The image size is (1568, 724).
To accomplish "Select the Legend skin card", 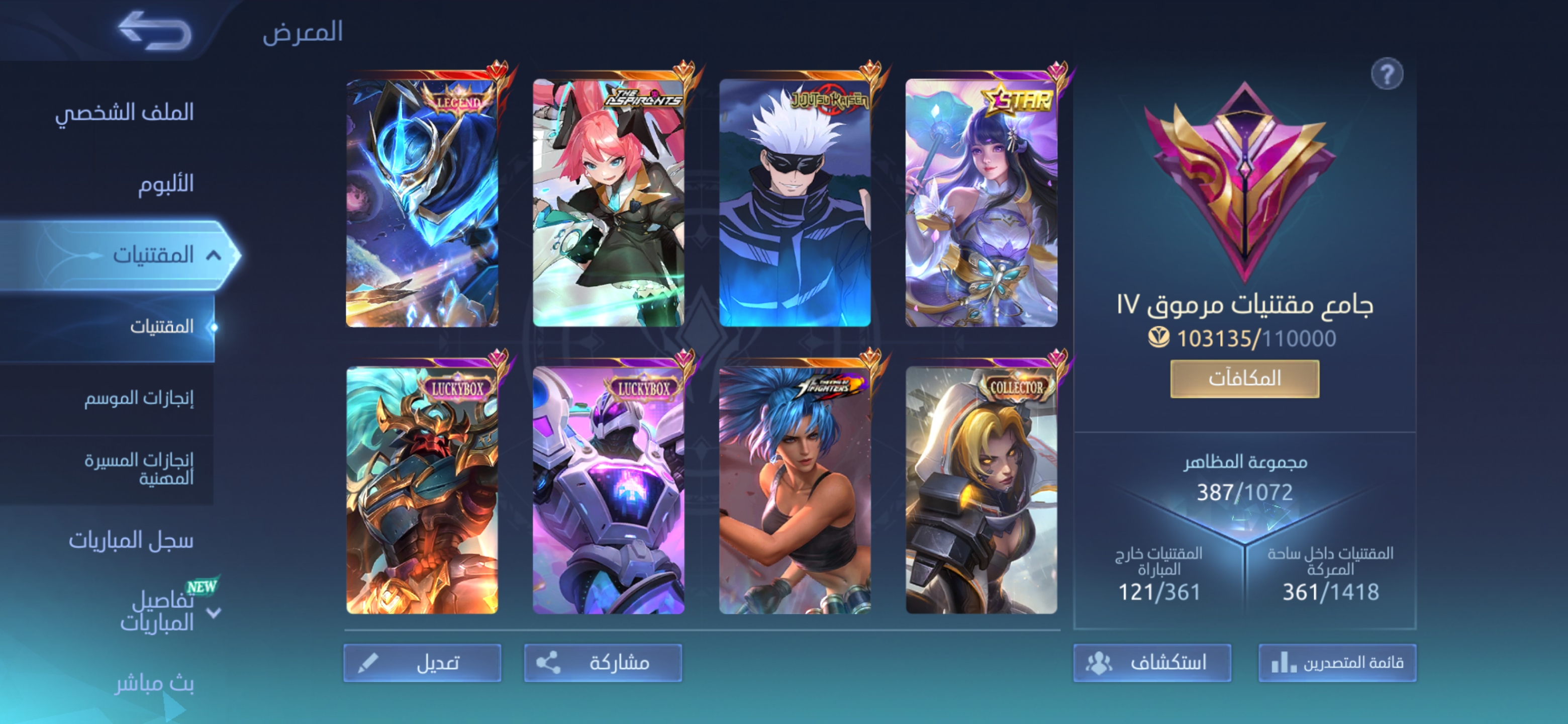I will pyautogui.click(x=422, y=202).
